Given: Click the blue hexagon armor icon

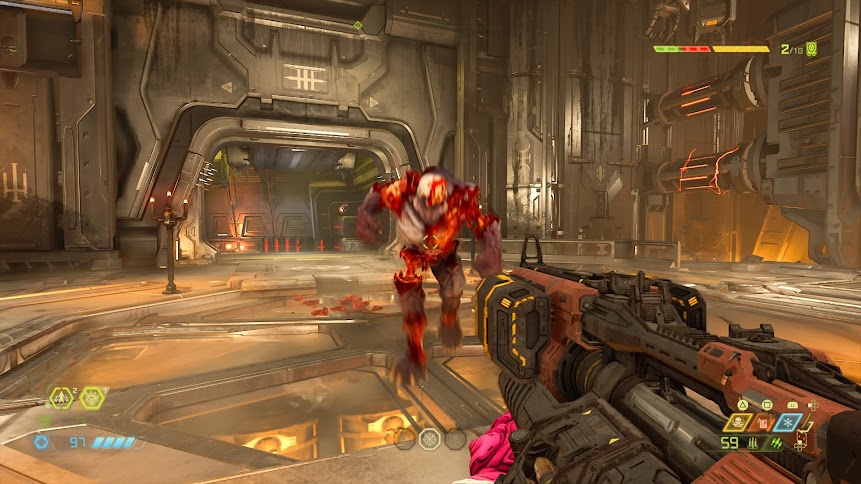Looking at the screenshot, I should coord(41,442).
